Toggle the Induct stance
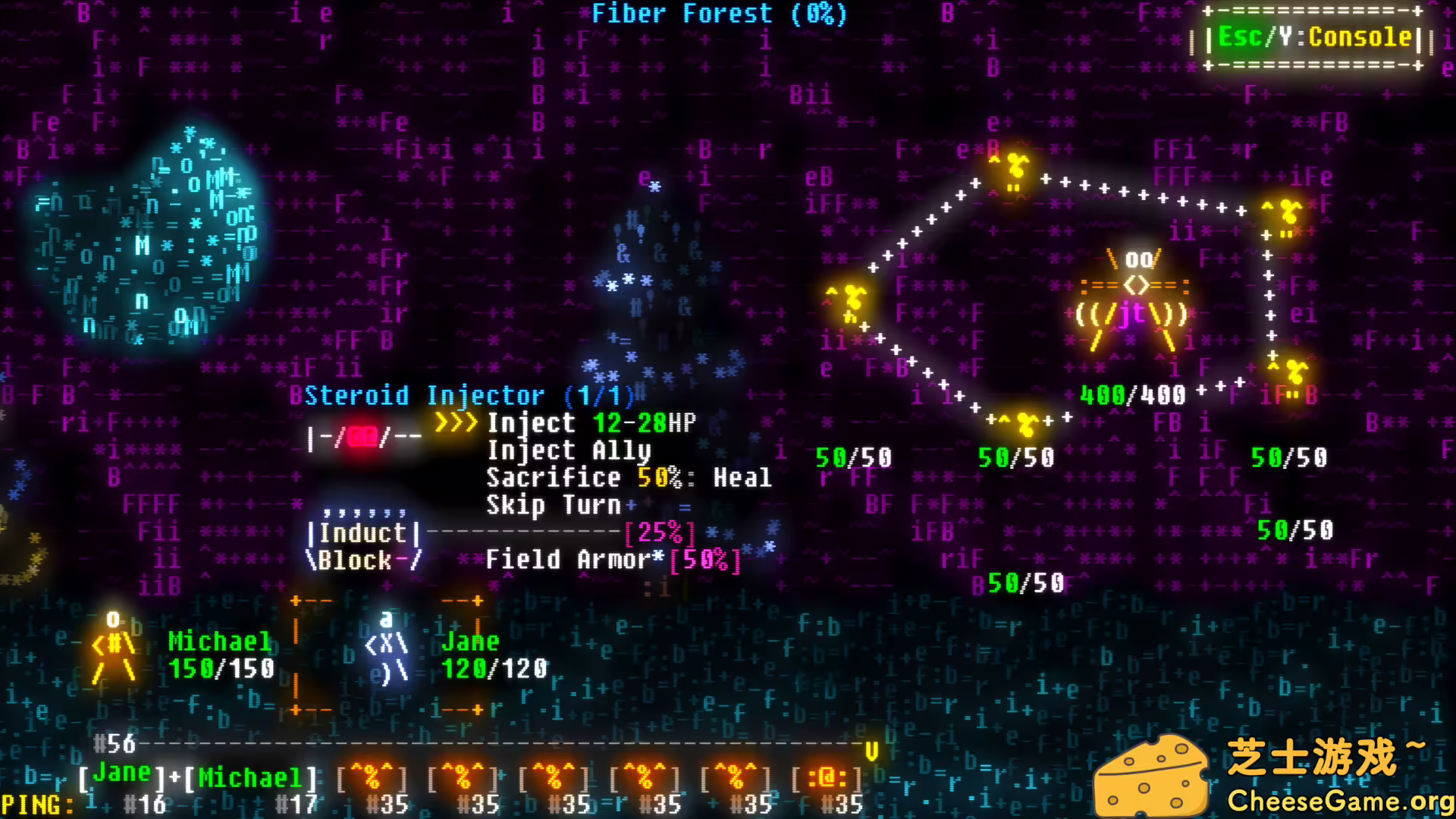1456x819 pixels. click(x=364, y=532)
